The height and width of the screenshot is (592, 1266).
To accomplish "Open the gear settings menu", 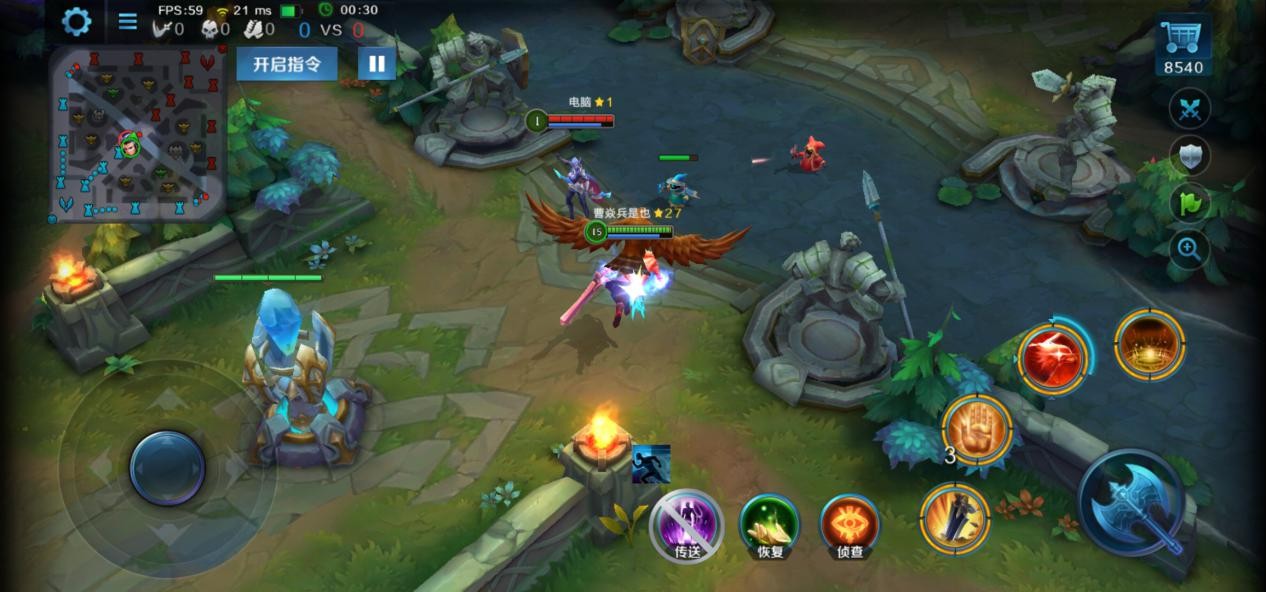I will click(x=76, y=21).
